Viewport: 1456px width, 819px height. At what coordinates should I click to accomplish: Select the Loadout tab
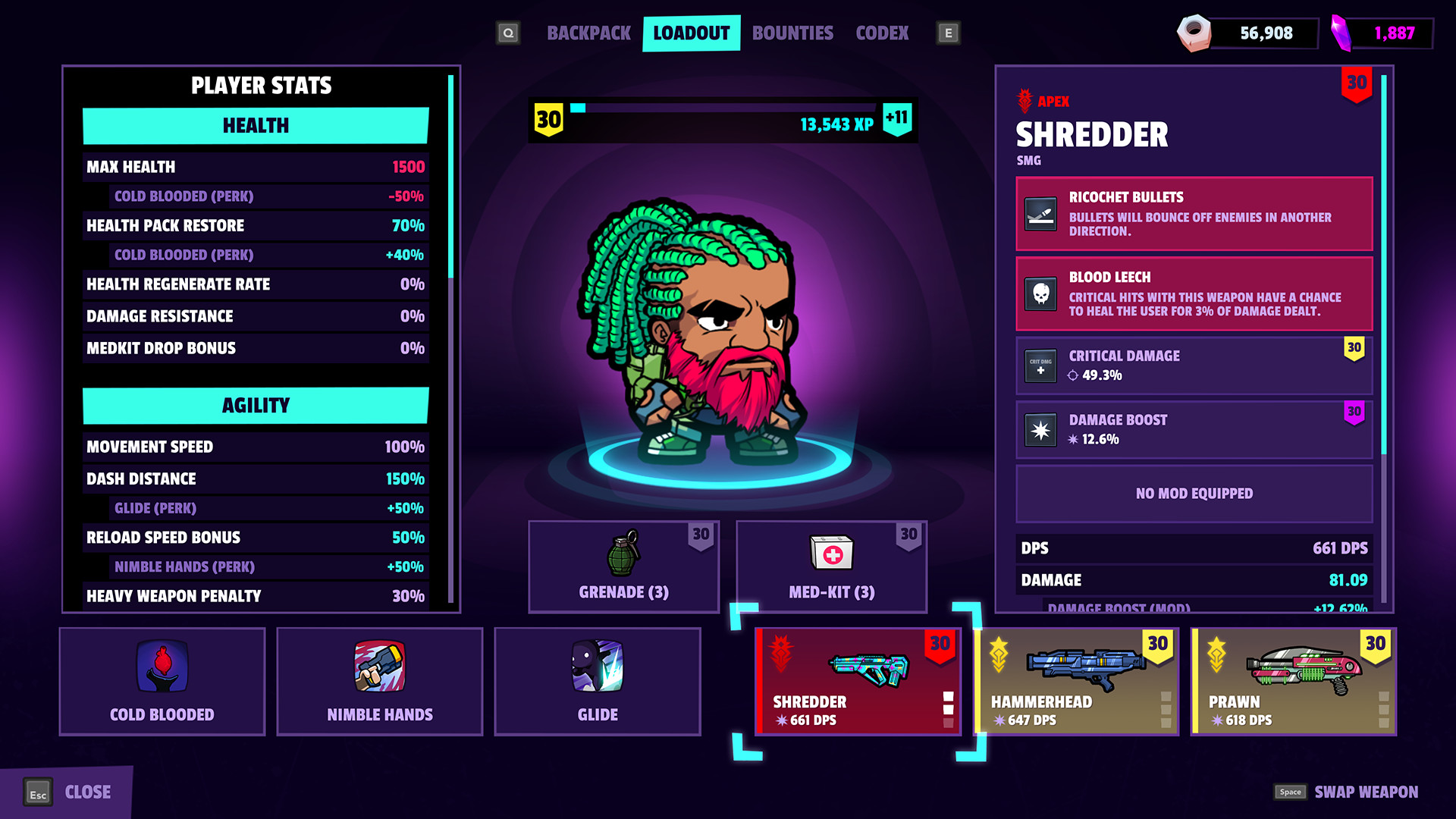[x=691, y=33]
